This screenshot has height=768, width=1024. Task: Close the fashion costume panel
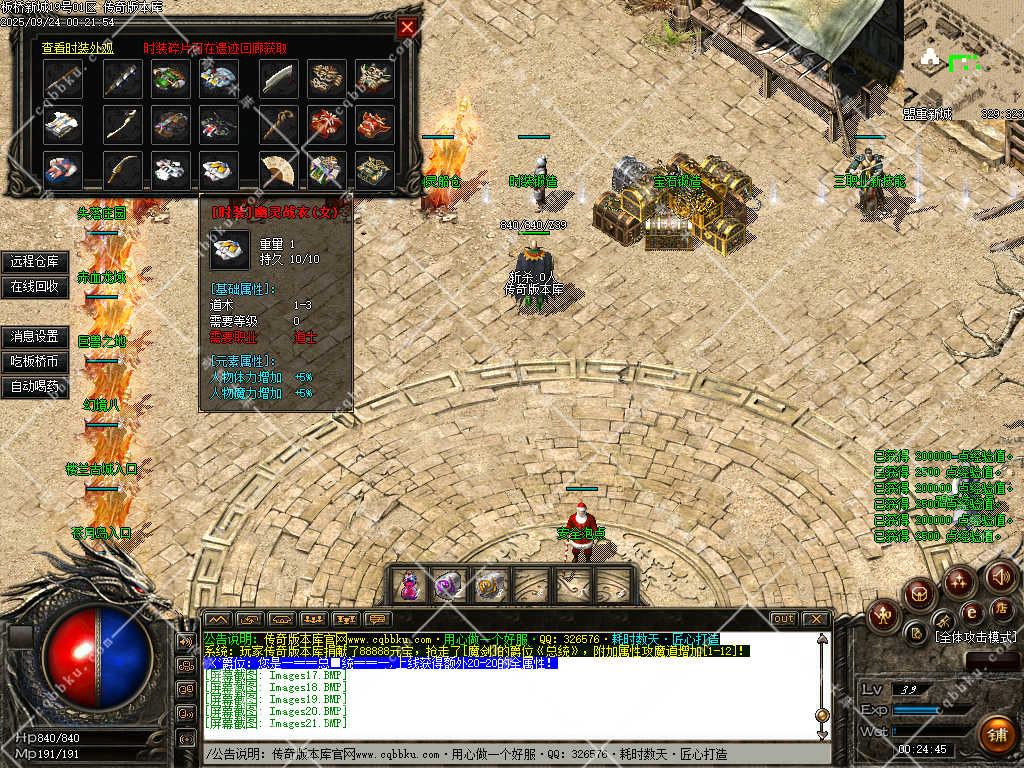pos(406,28)
